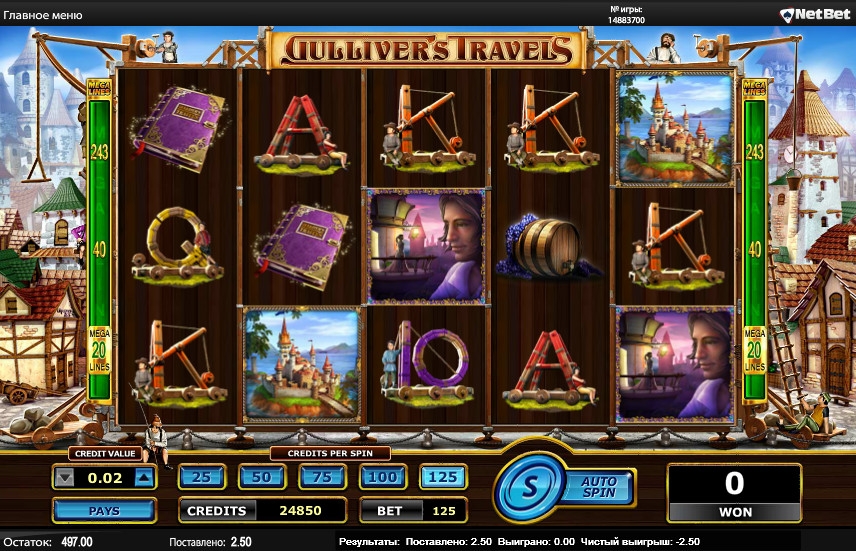Screen dimensions: 856x551
Task: Activate Auto Spin
Action: pos(599,487)
